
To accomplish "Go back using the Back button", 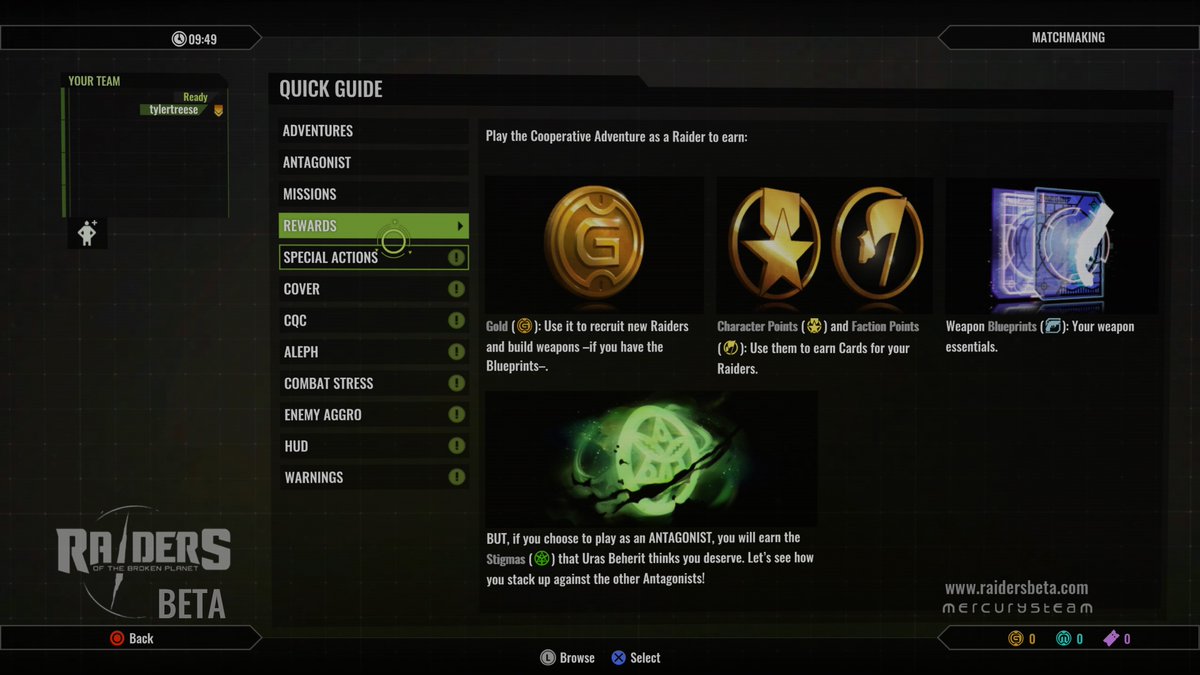I will 131,638.
